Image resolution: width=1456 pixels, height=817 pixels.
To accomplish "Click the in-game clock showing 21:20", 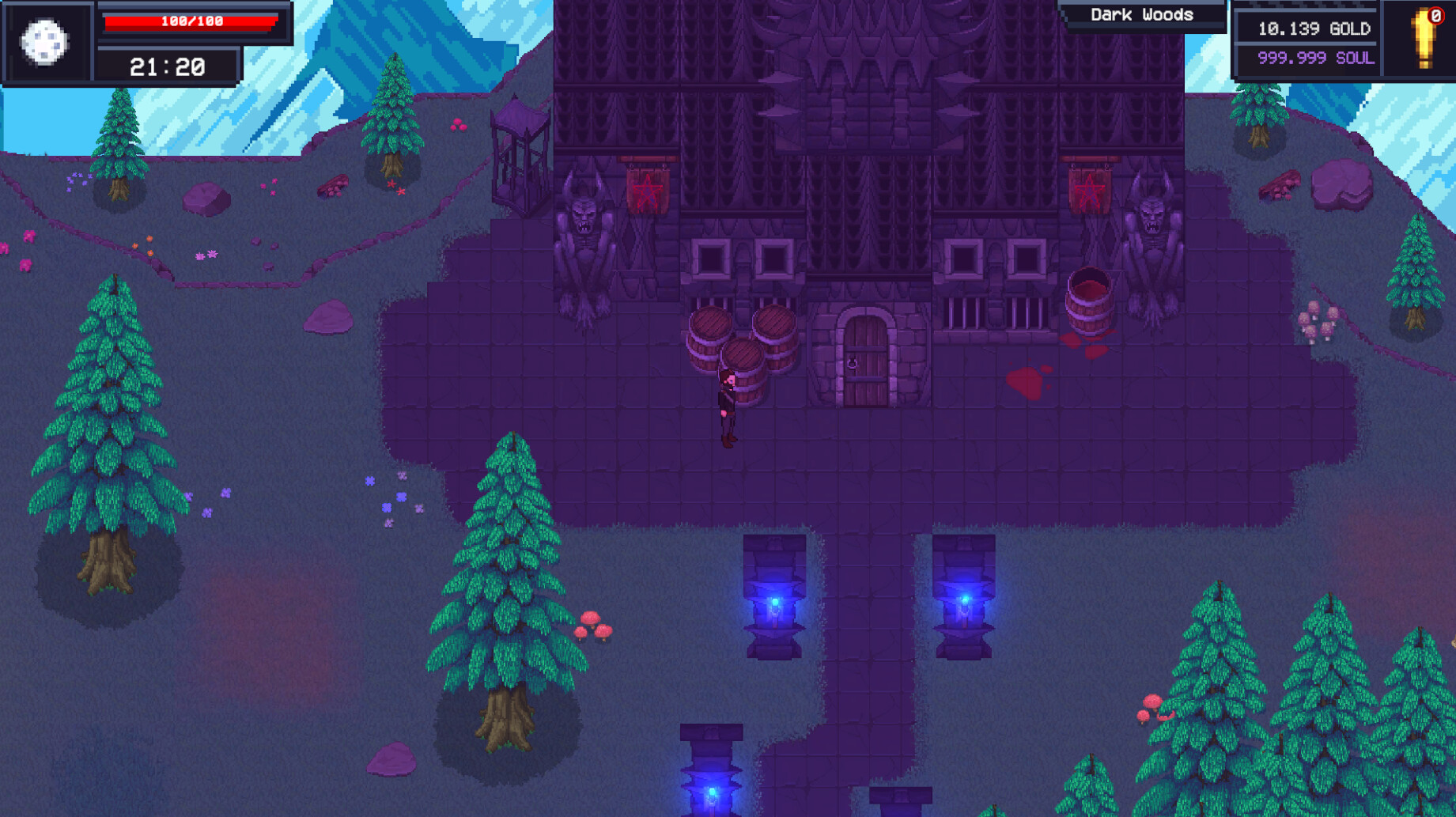I will point(168,66).
